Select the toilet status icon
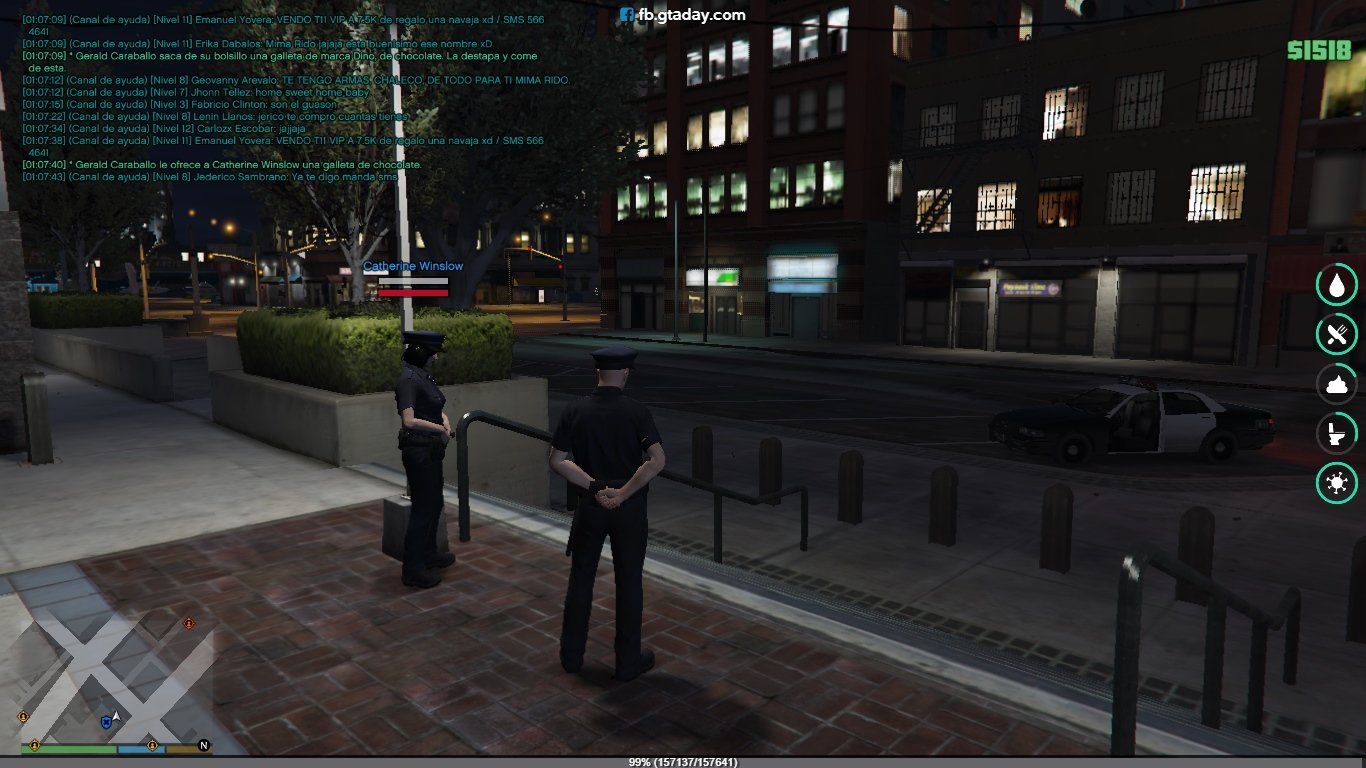This screenshot has height=768, width=1366. coord(1336,434)
